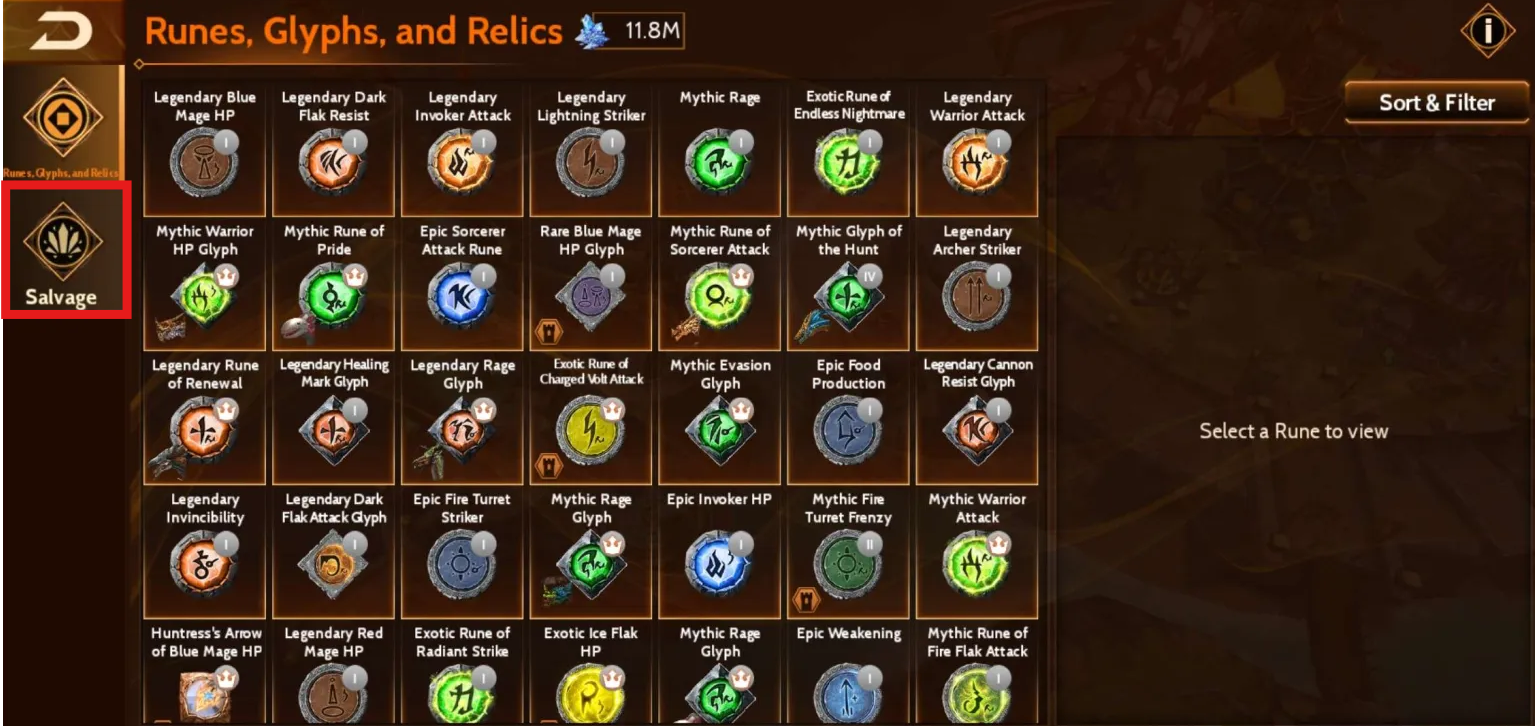Pick the Legendary Lightning Striker rune
Screen dimensions: 1535x726
pos(591,160)
